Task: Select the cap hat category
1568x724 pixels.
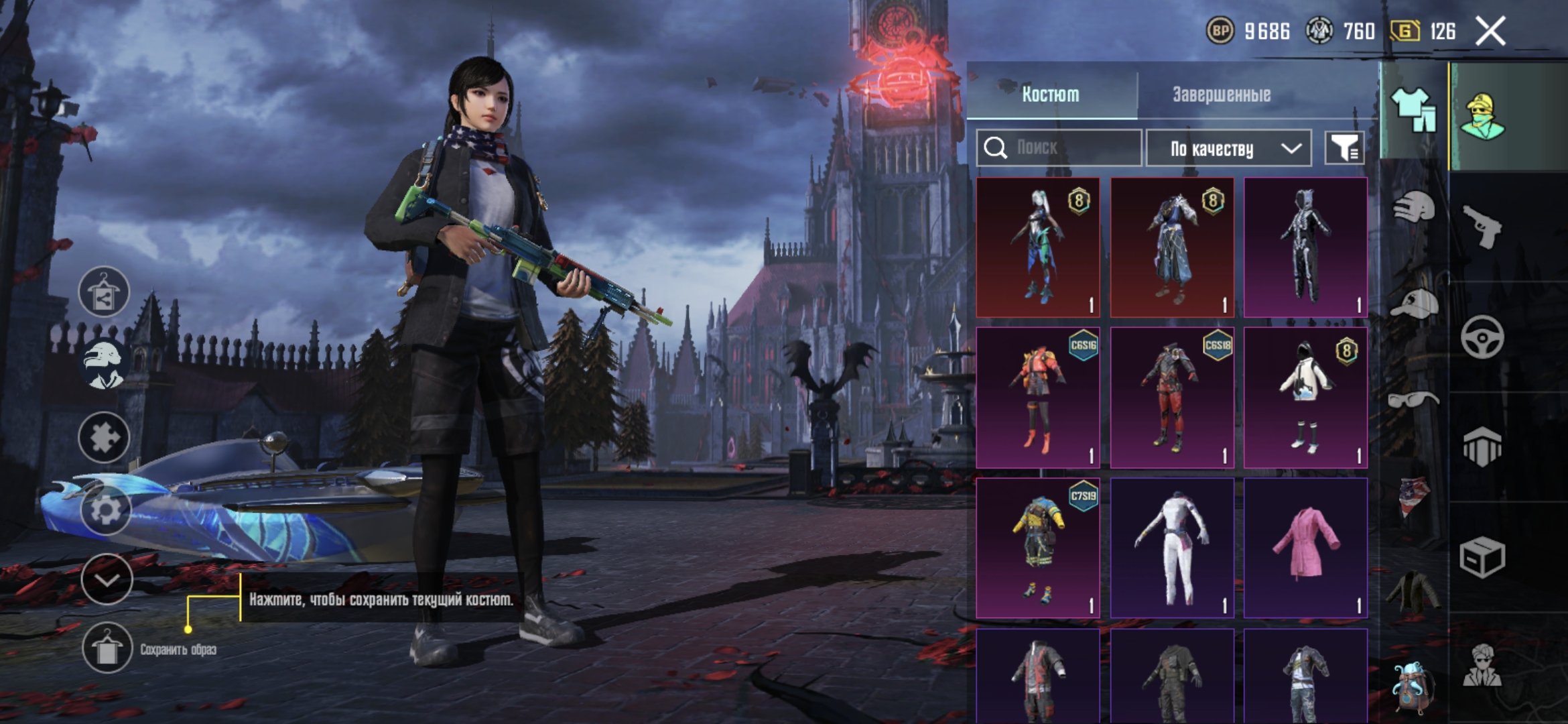Action: point(1414,304)
